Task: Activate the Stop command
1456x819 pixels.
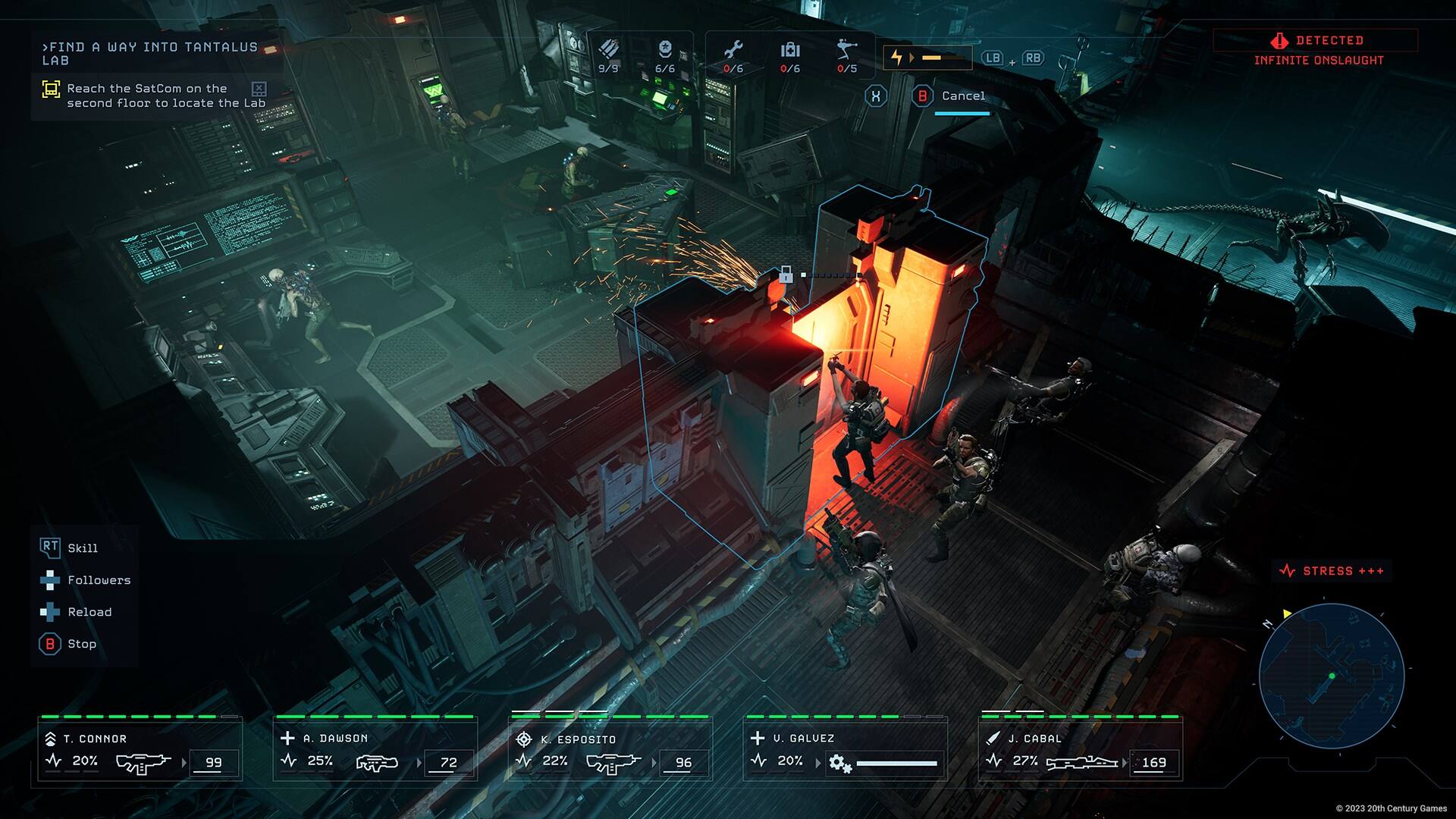Action: tap(49, 644)
